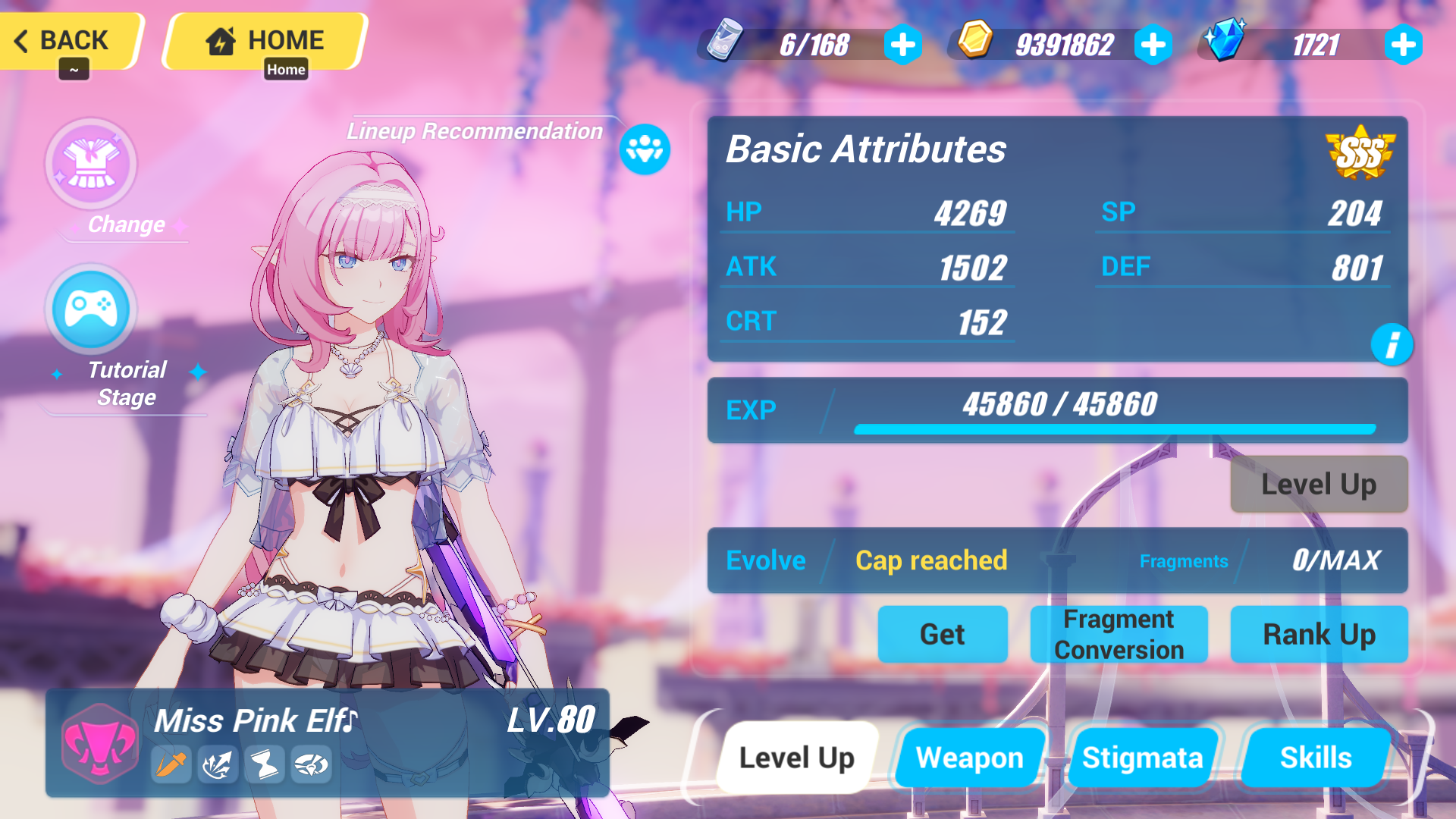Purchase crystals via the rightmost plus button
1456x819 pixels.
[x=1403, y=45]
